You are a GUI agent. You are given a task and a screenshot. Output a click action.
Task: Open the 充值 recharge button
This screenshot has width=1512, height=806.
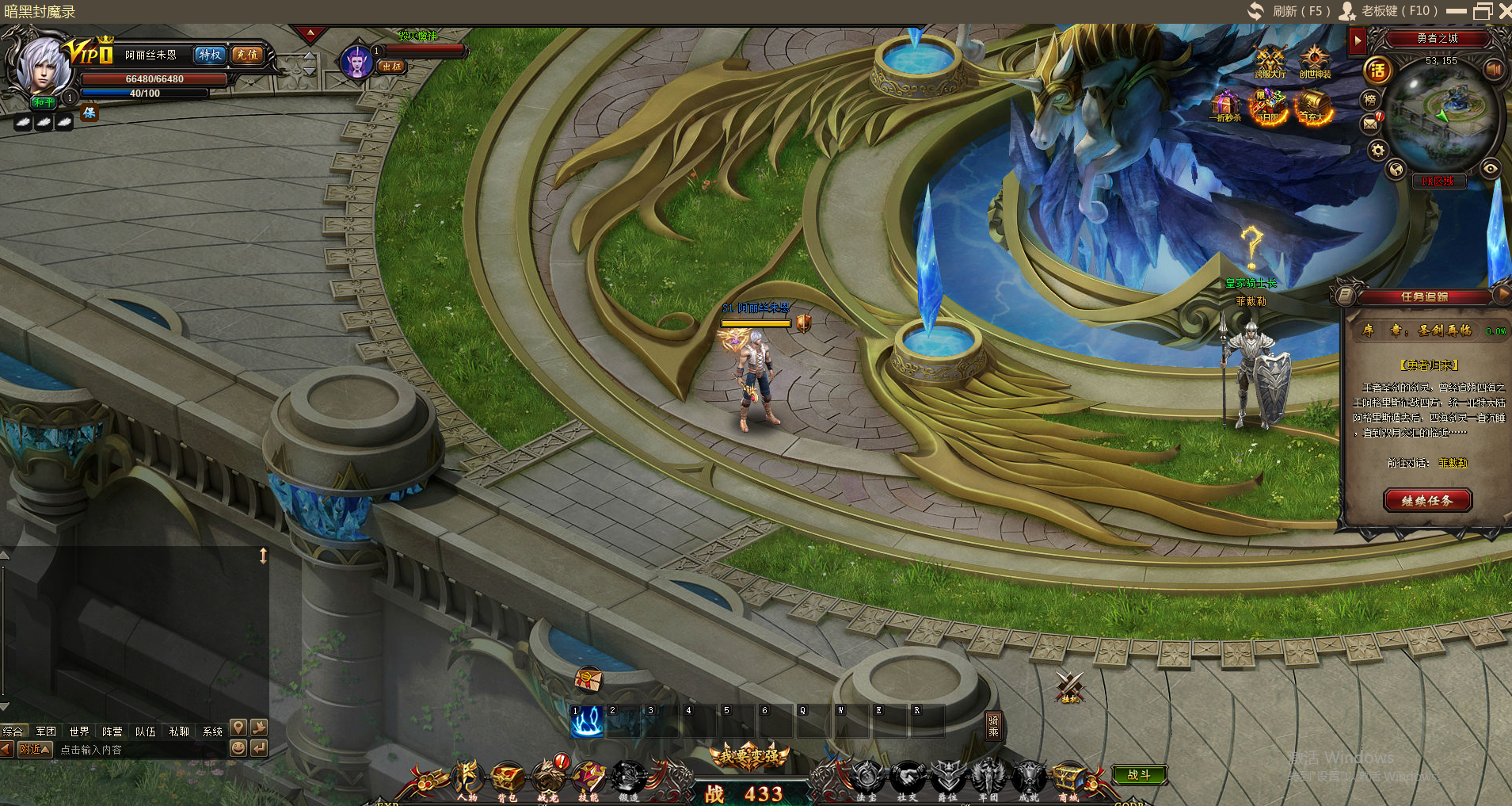(x=248, y=55)
